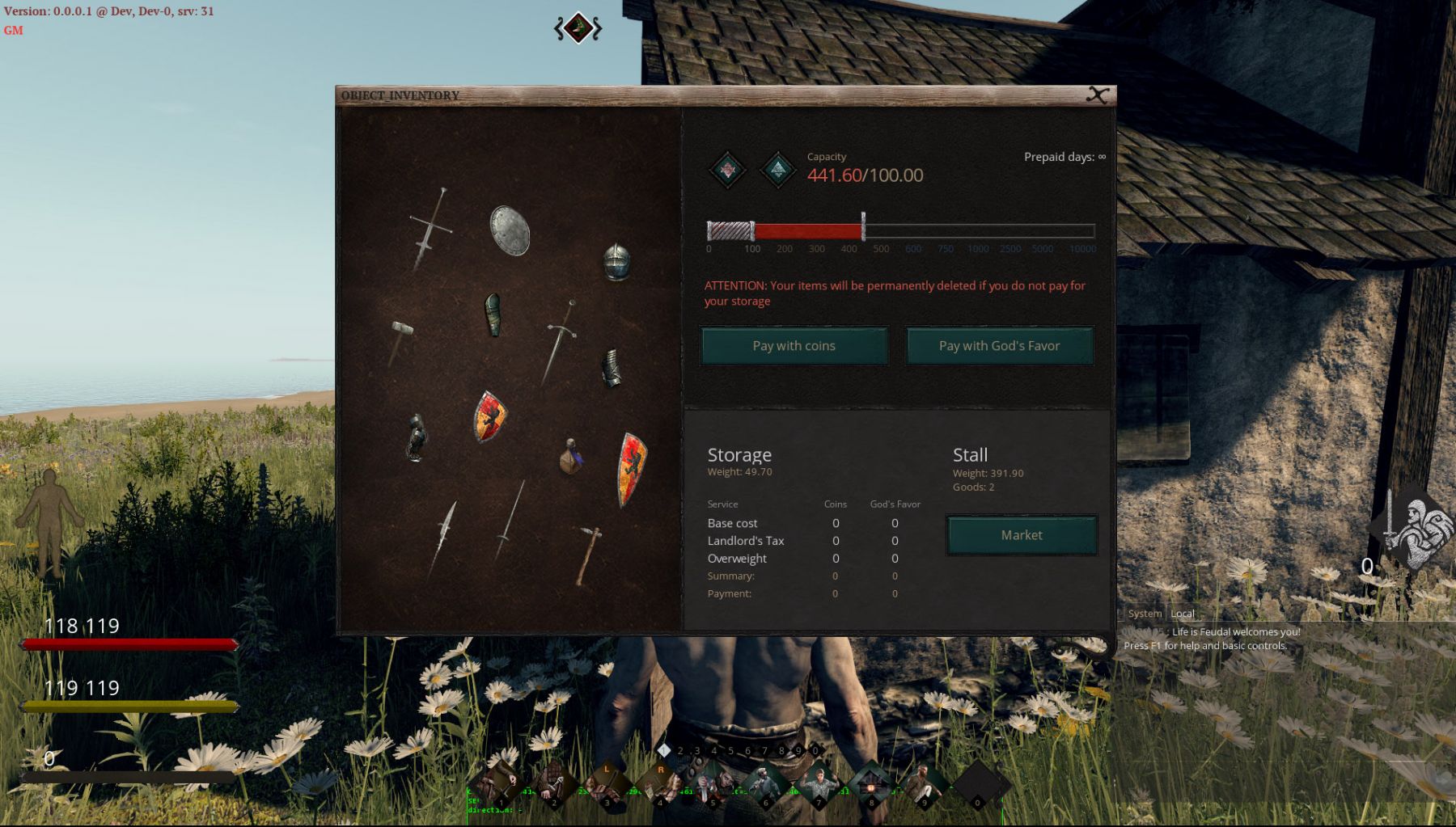Click the red diamond icon beside Capacity
Screen dimensions: 1456x827
point(727,170)
